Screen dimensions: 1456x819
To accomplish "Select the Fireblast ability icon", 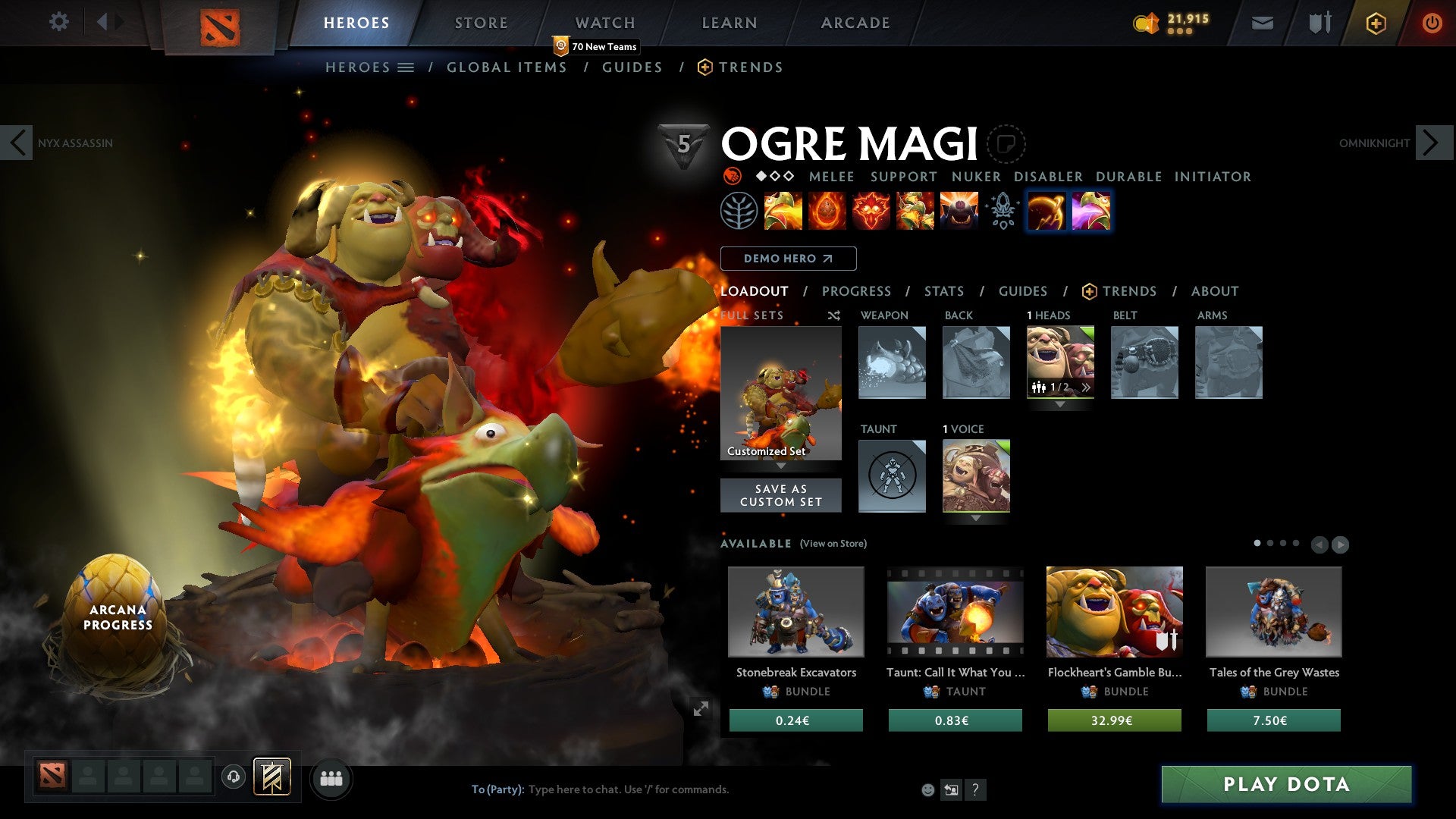I will click(783, 212).
